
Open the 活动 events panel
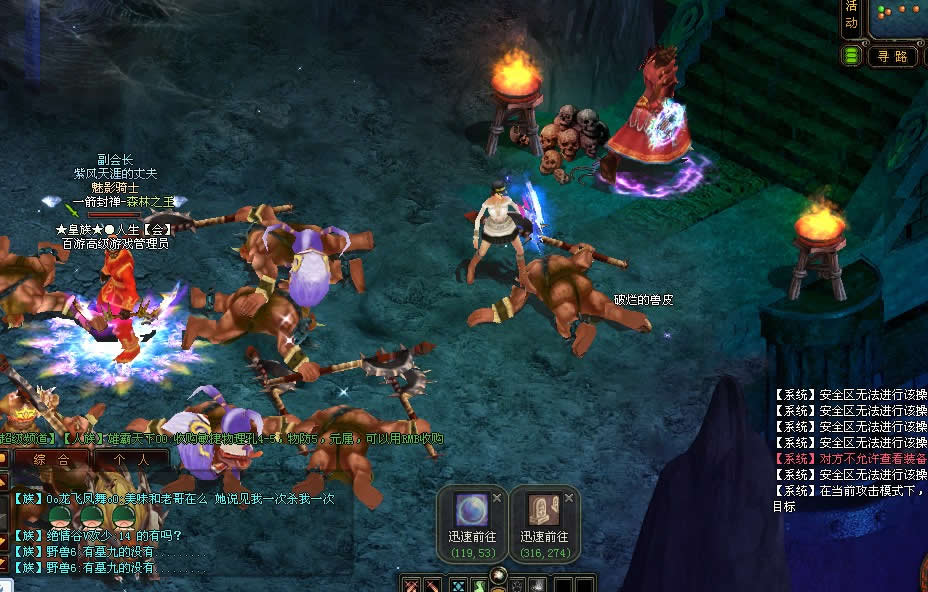click(852, 16)
